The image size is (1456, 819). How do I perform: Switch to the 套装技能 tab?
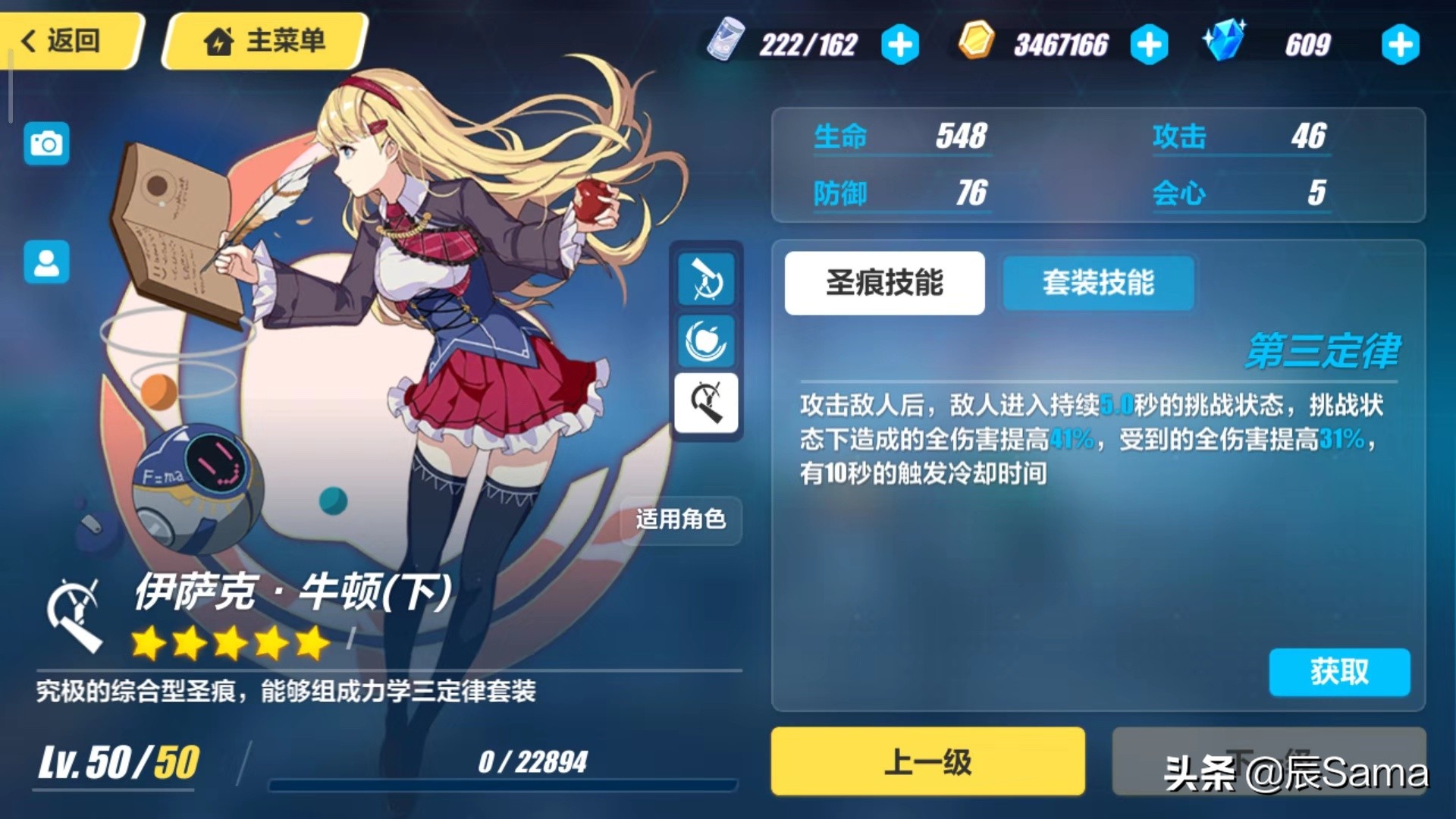[x=1098, y=283]
